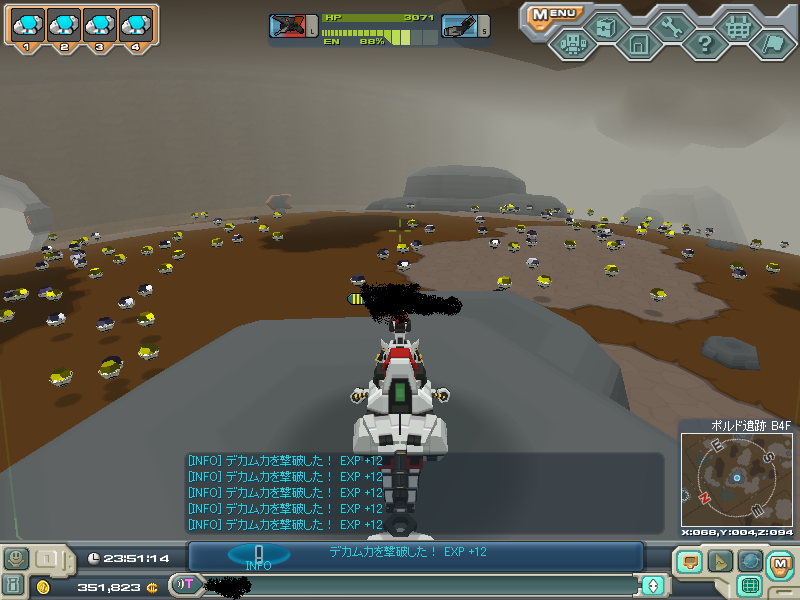
Task: Open the shop basket icon
Action: (739, 27)
